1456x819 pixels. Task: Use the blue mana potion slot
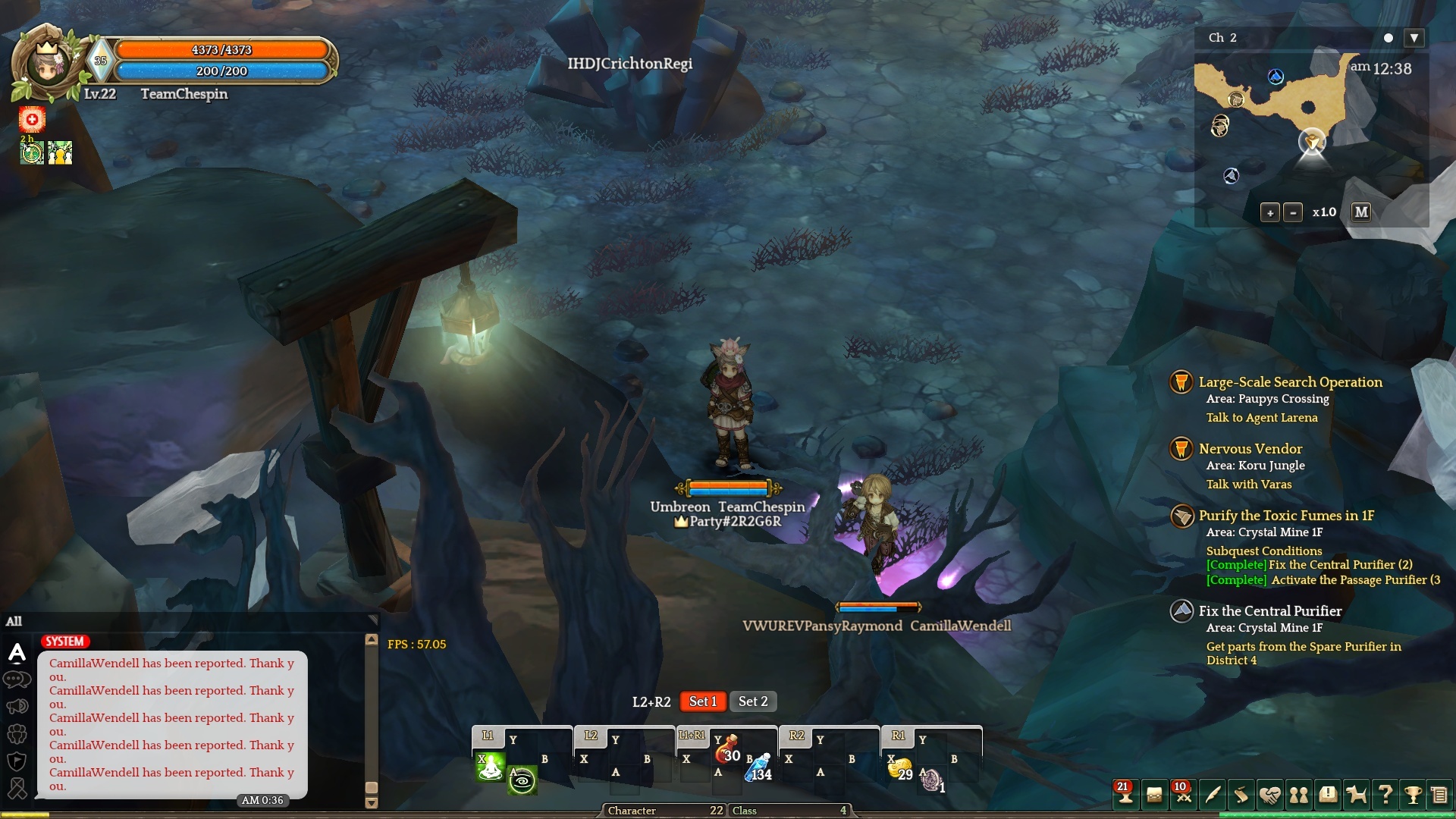(758, 769)
